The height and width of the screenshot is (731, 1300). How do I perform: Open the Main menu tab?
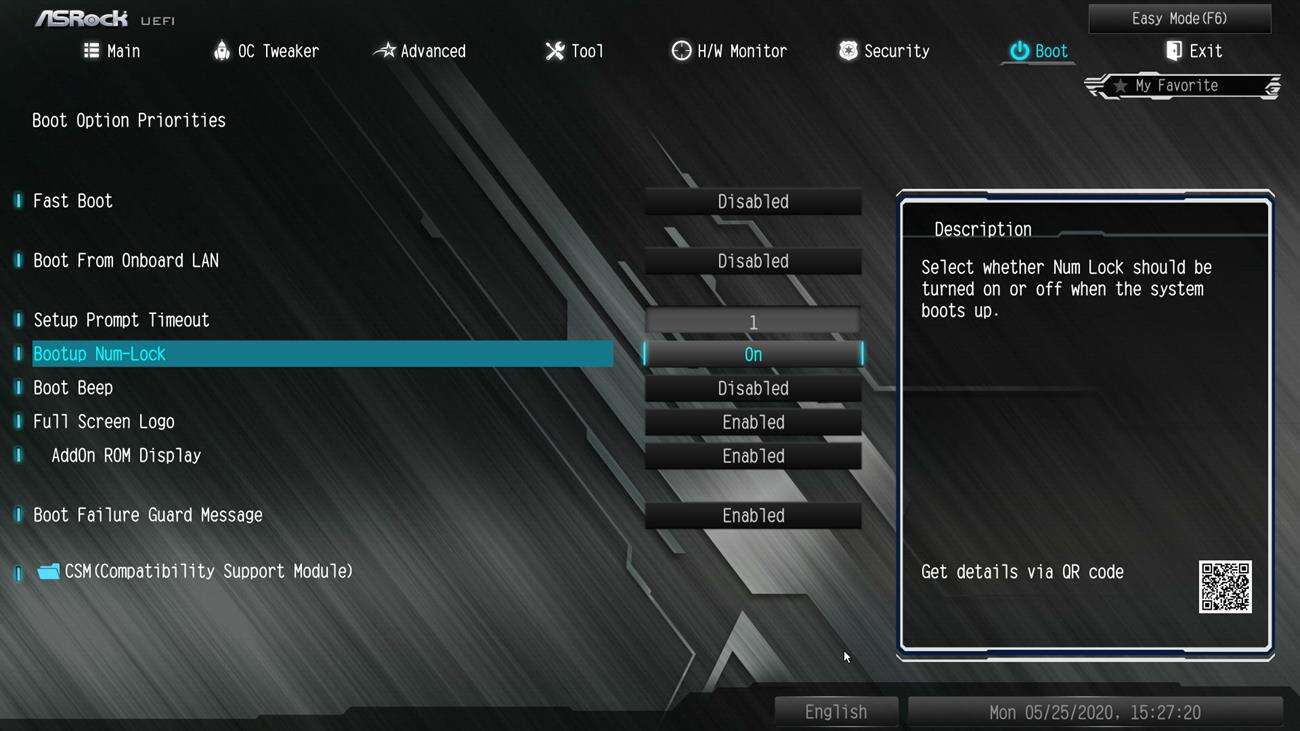(112, 50)
